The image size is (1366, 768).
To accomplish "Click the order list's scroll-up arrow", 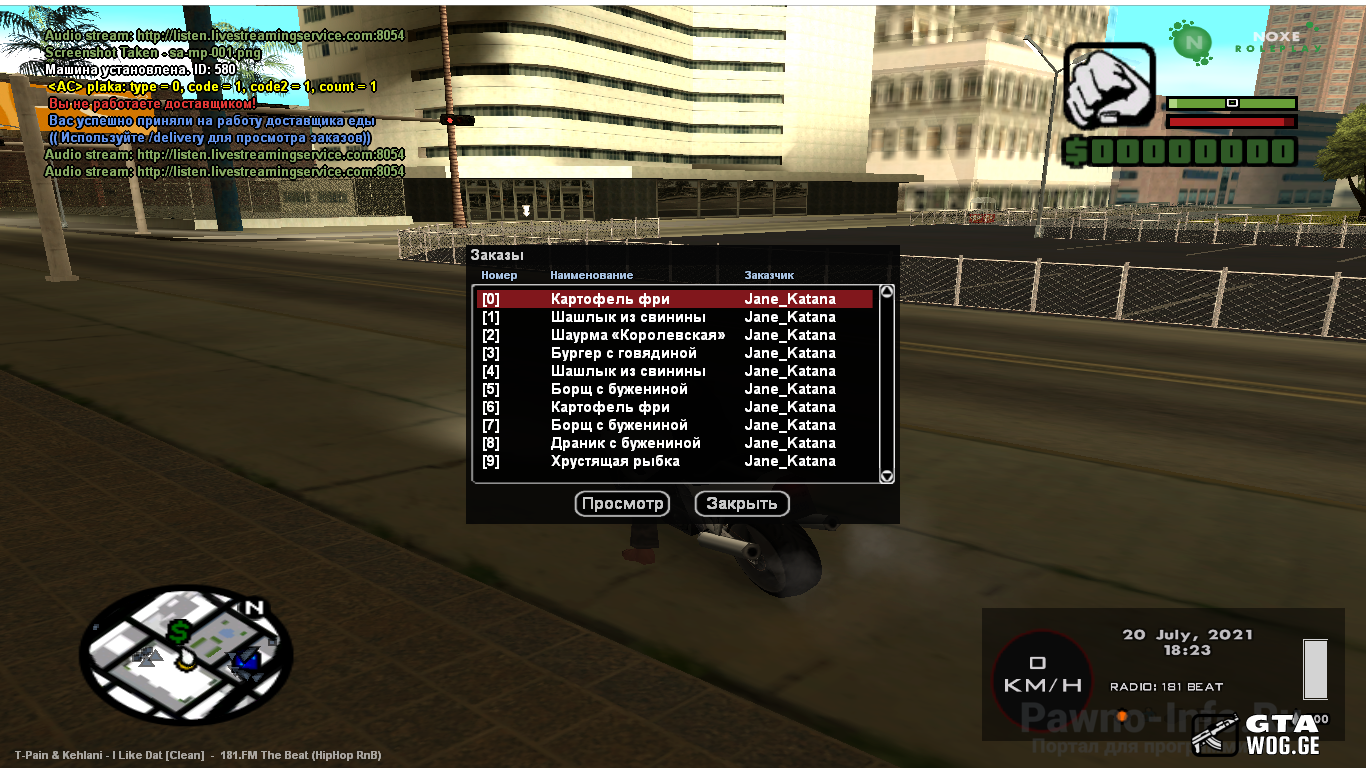I will point(886,292).
